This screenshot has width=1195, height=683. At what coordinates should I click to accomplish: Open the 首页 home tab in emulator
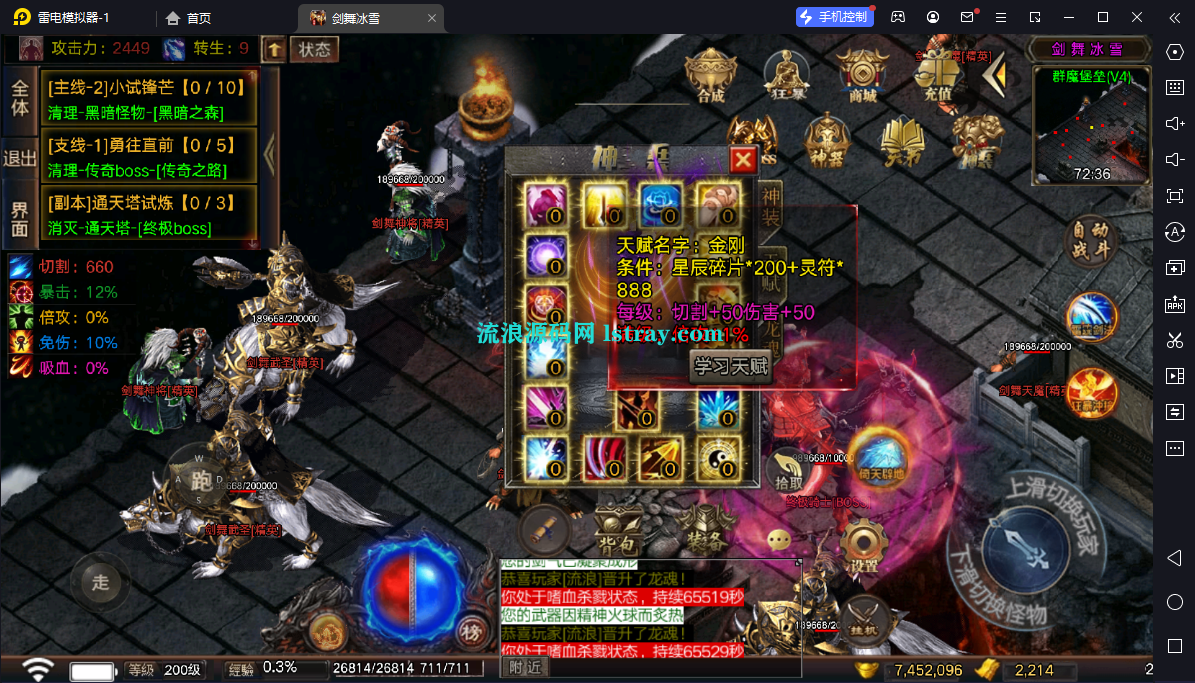[x=189, y=17]
